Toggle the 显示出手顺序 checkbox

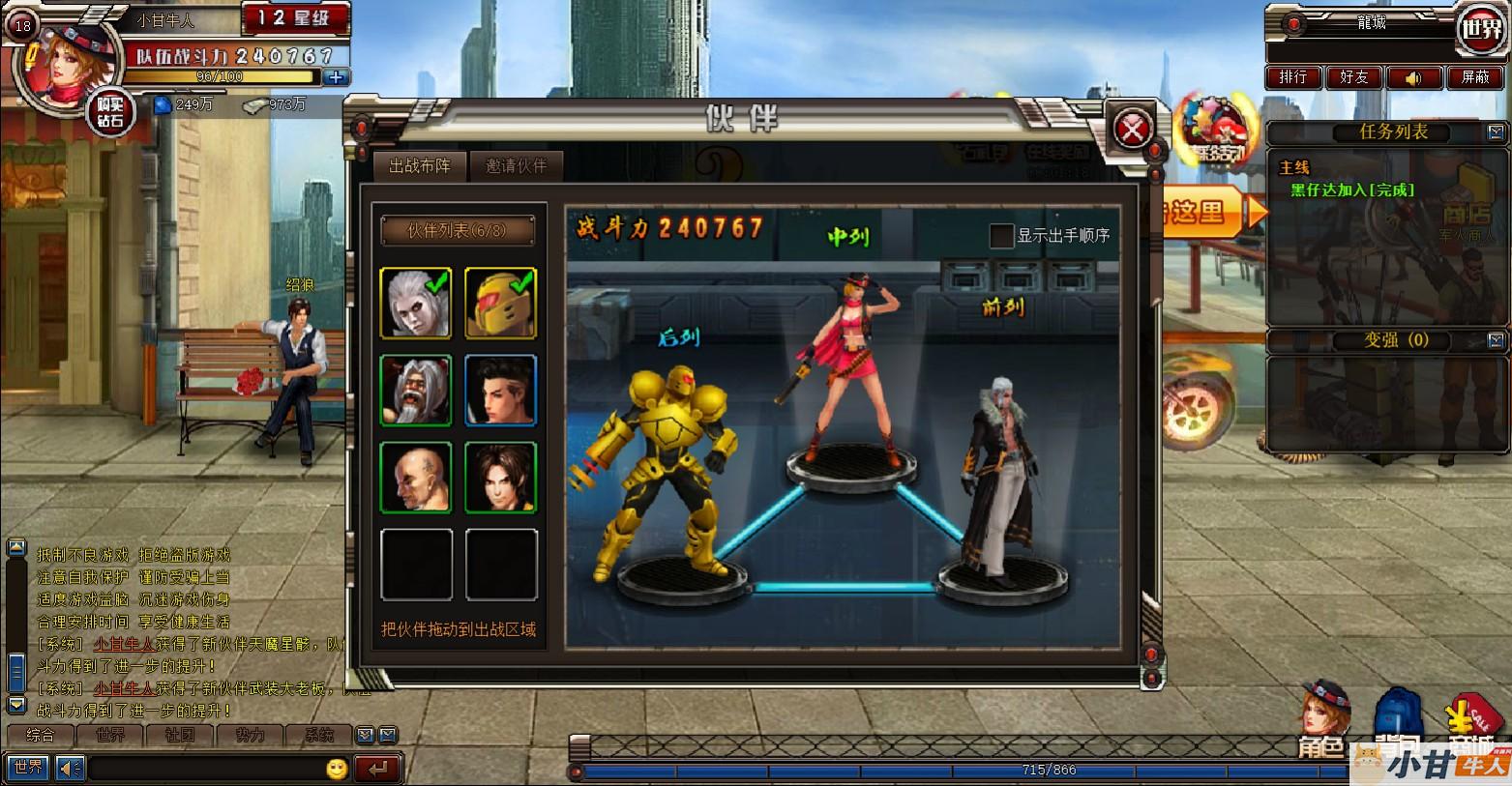coord(1001,235)
